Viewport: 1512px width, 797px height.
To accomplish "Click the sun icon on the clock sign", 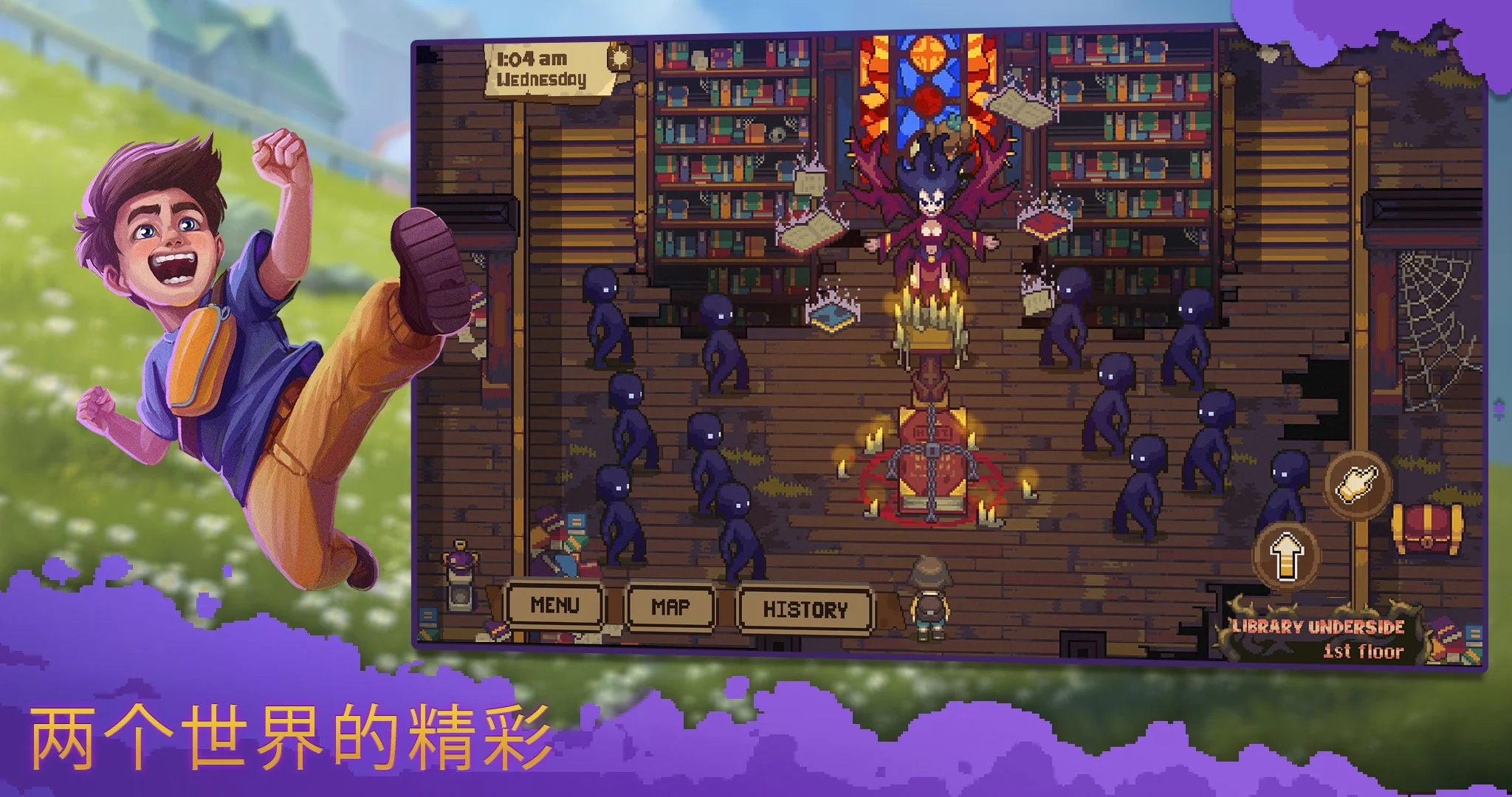I will (x=622, y=57).
